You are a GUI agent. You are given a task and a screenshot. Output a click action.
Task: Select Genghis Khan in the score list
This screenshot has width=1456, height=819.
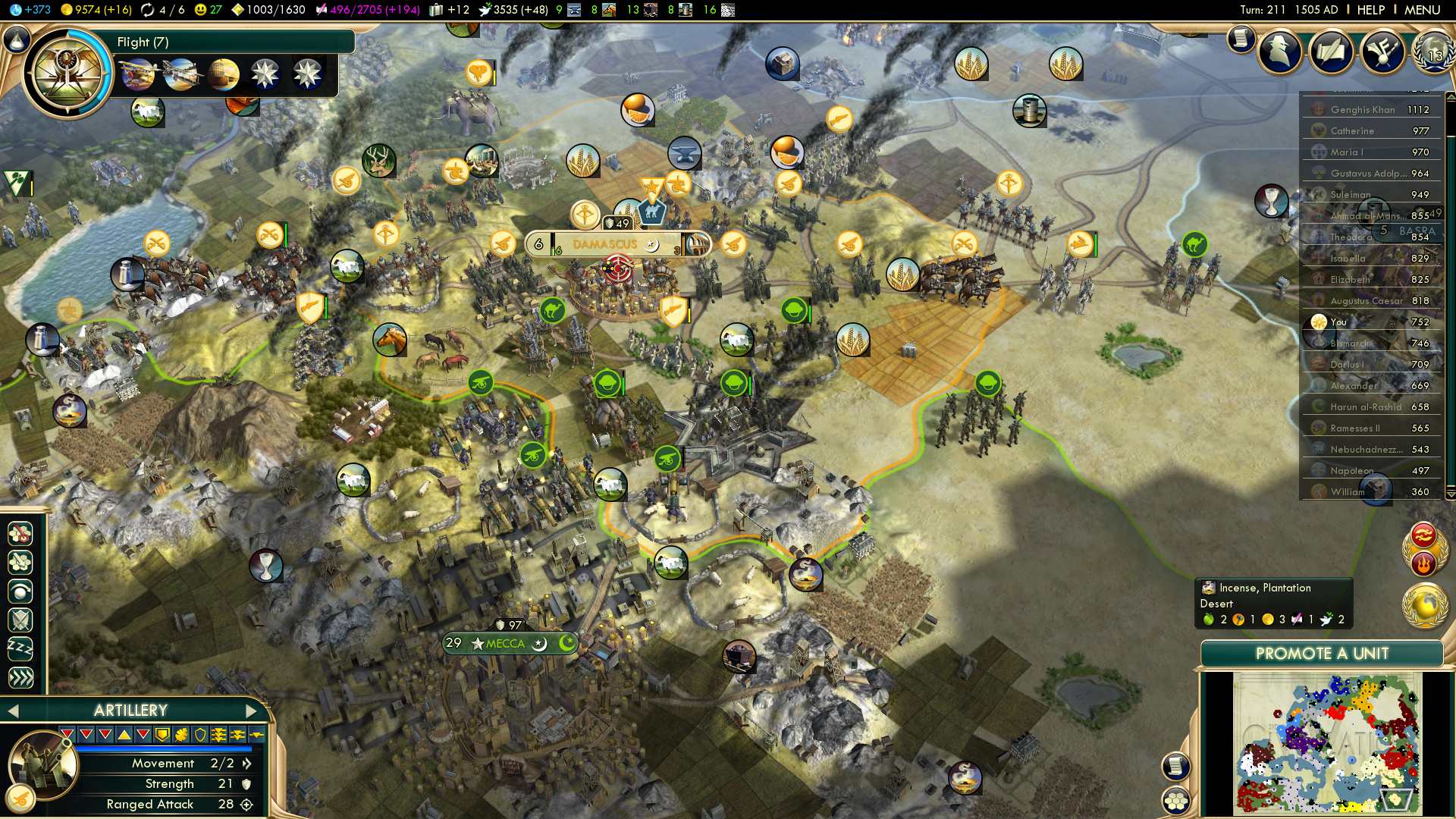click(1363, 109)
